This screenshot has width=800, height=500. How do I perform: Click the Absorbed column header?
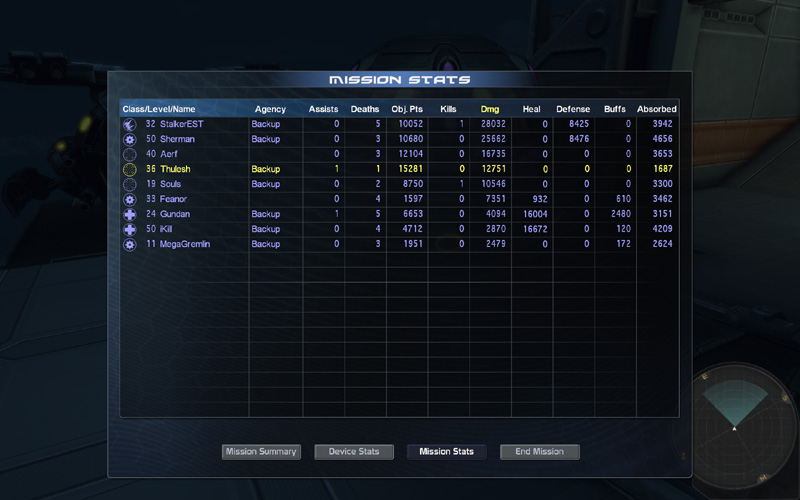coord(657,109)
